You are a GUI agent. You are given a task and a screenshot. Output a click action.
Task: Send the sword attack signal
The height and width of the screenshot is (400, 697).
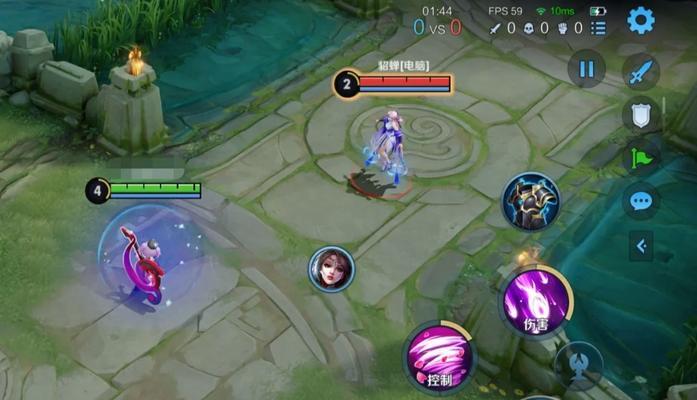tap(641, 72)
